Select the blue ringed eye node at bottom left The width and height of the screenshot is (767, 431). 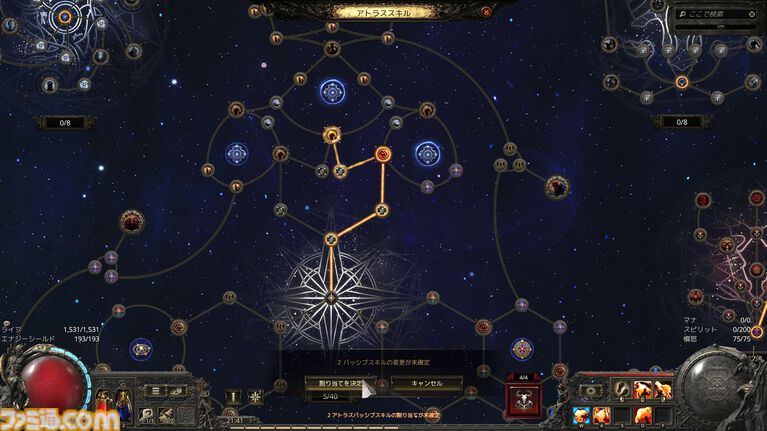pos(141,348)
